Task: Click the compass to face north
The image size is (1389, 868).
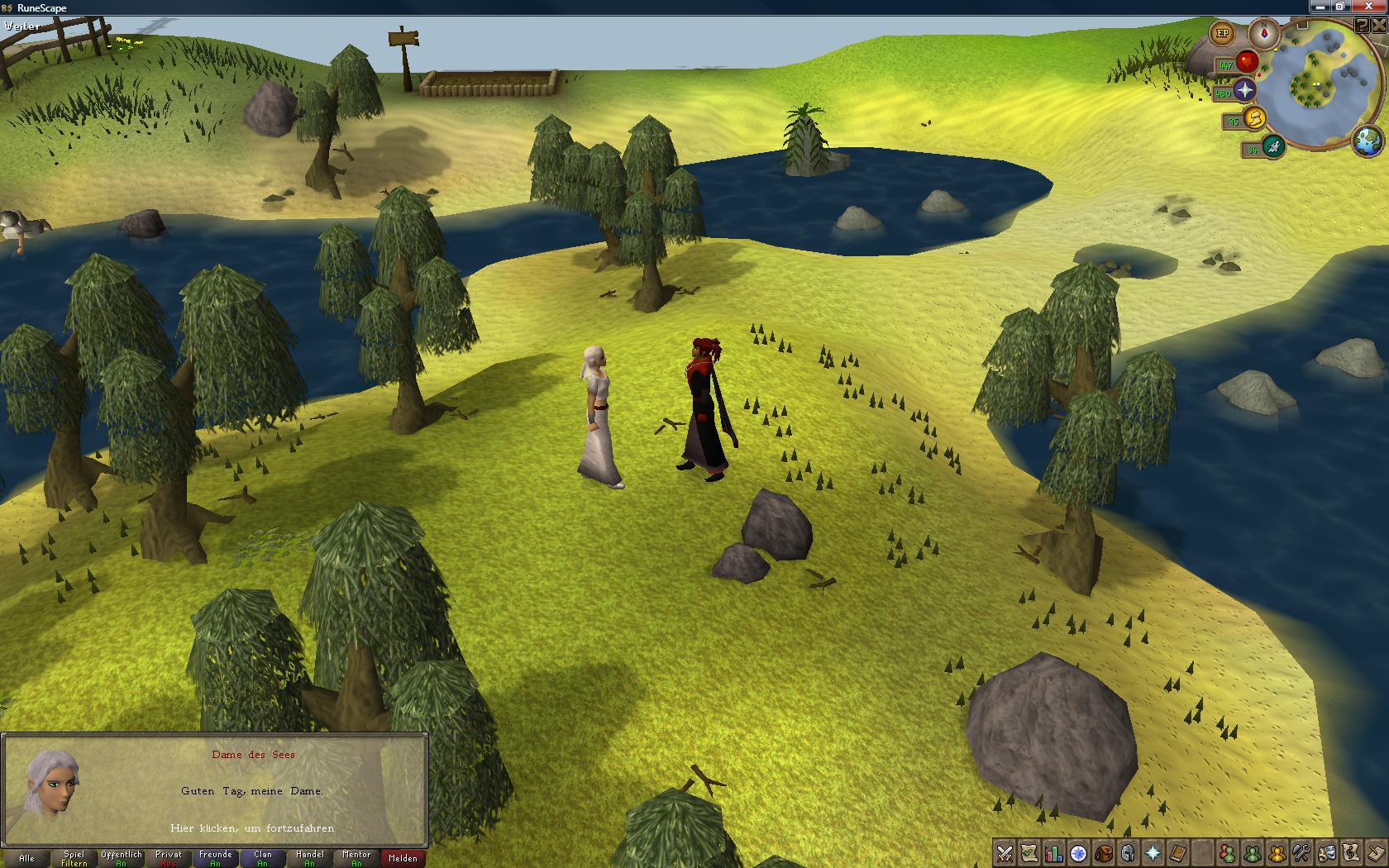Action: [1263, 34]
